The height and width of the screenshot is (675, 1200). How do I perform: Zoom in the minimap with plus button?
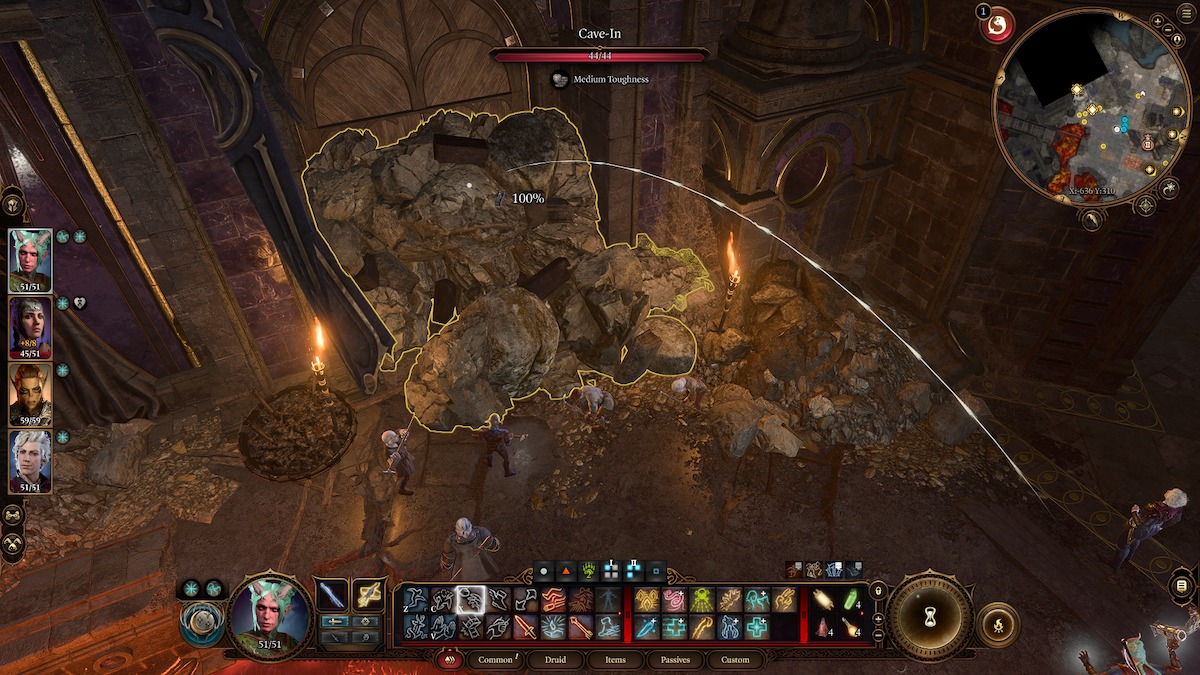[1157, 21]
